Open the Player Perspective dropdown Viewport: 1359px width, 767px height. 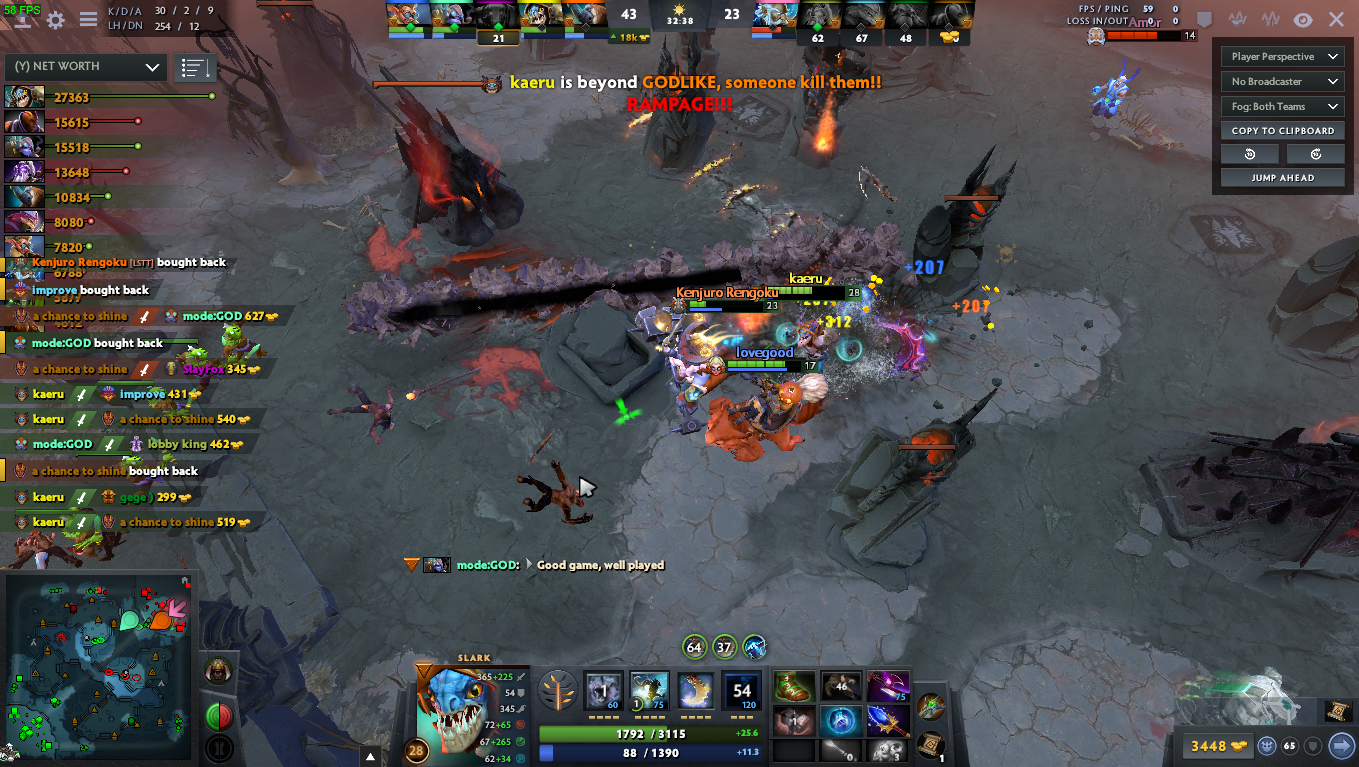point(1284,57)
